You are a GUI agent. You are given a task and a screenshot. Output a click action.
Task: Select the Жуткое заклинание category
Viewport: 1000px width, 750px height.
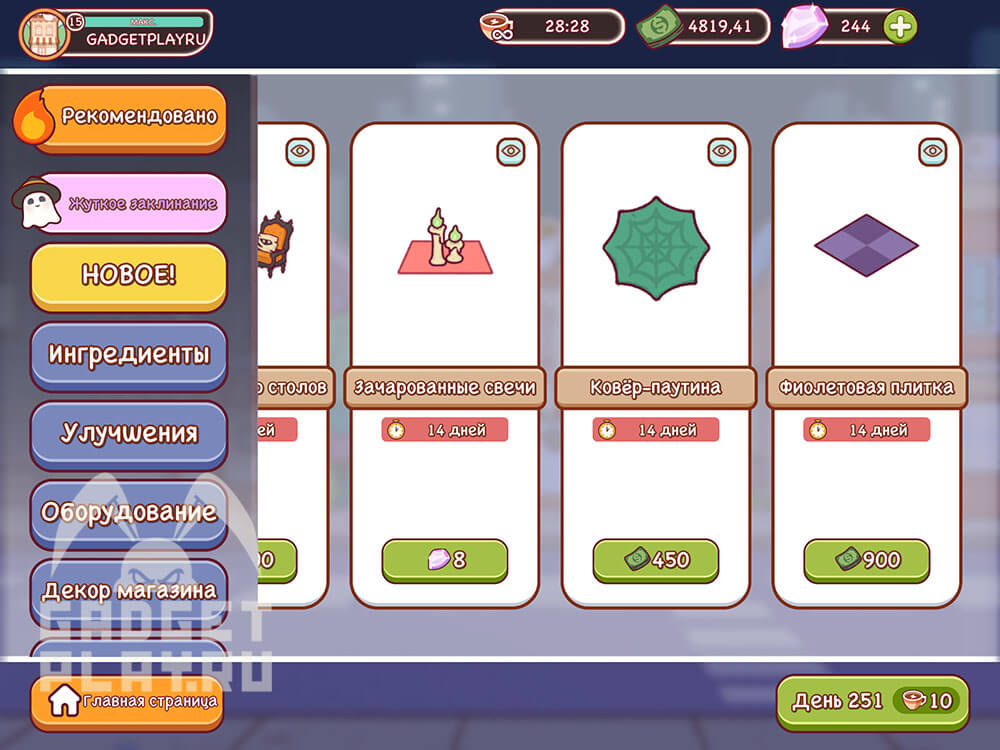coord(130,203)
